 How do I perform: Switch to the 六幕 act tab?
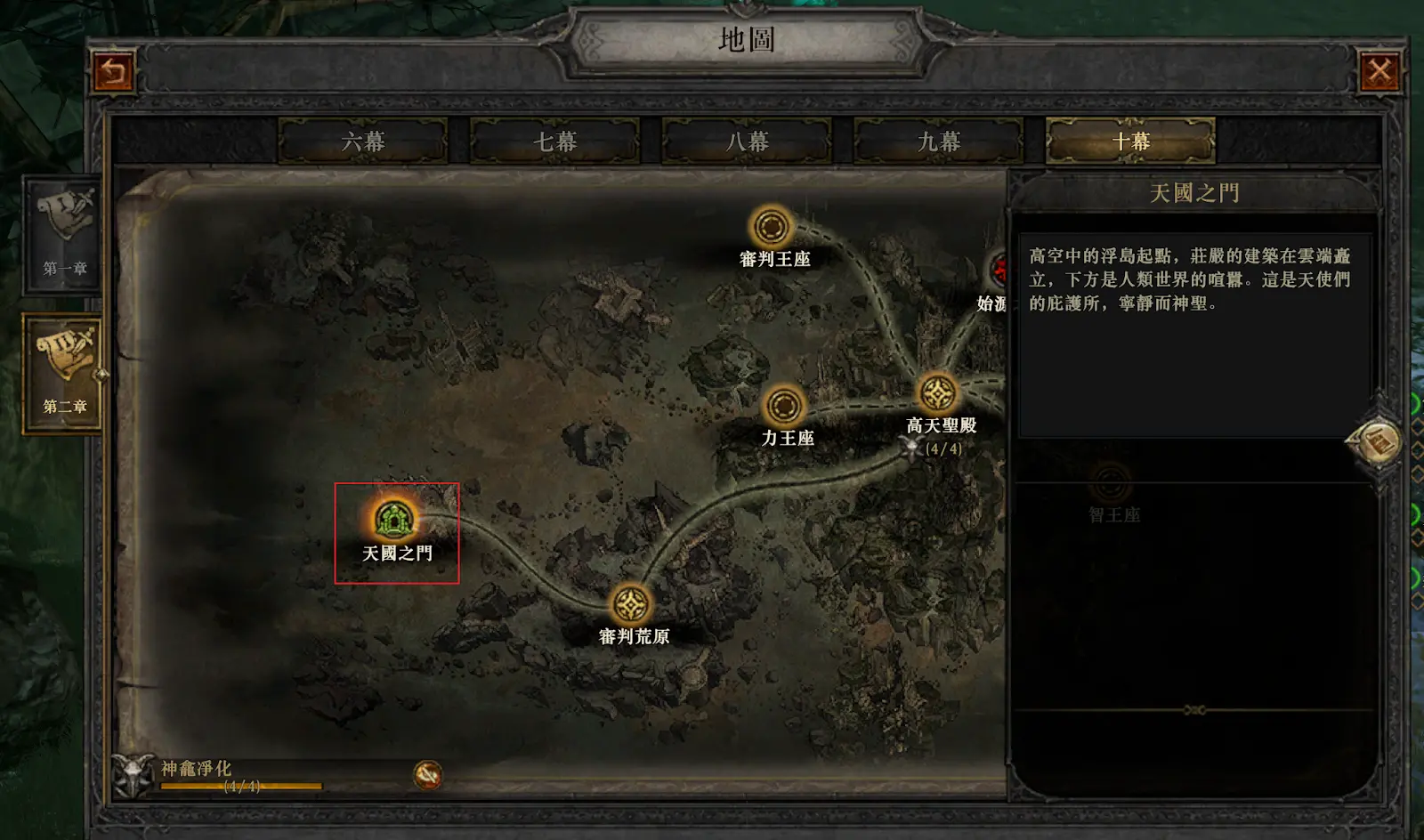362,141
